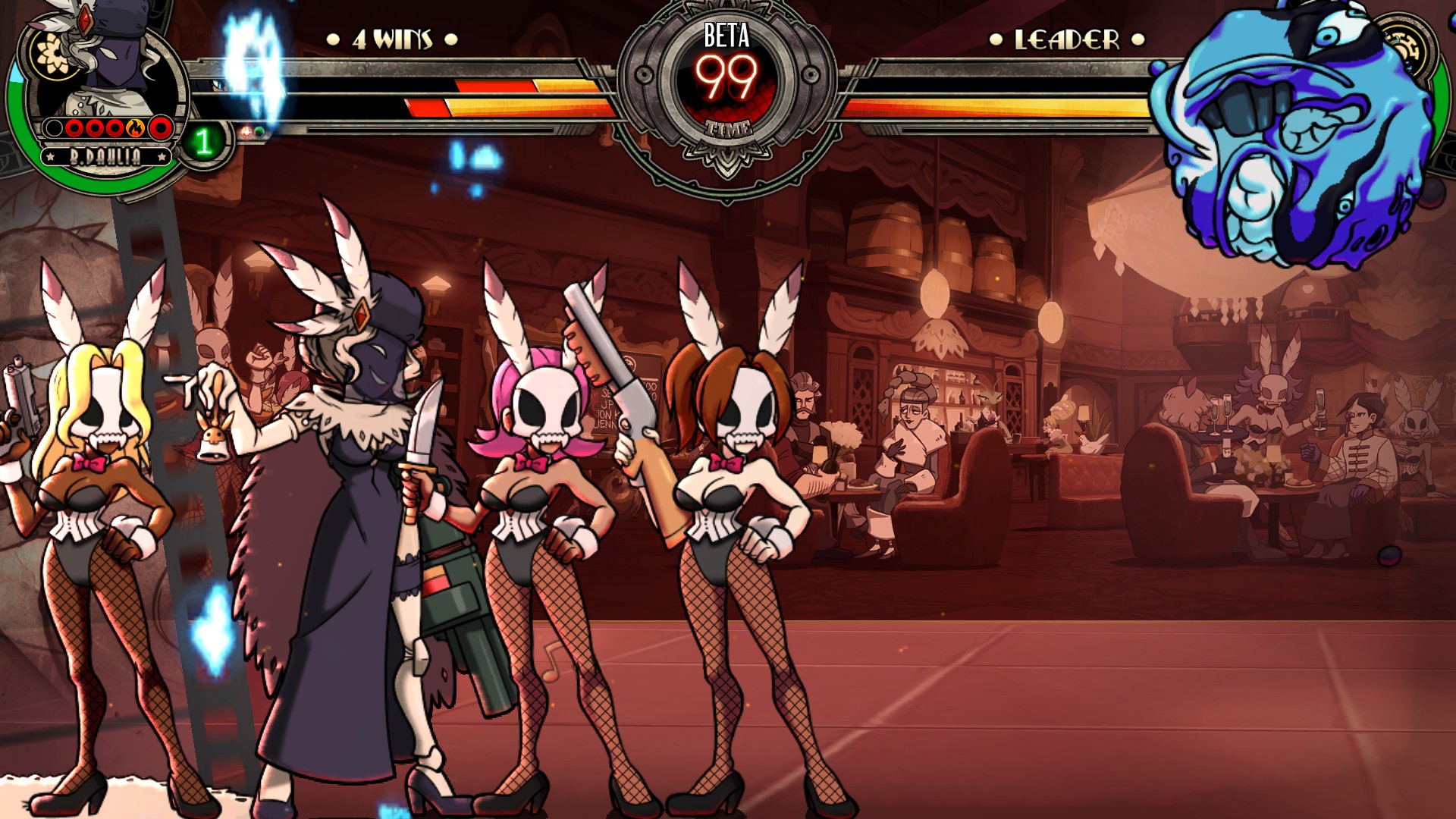The width and height of the screenshot is (1456, 819).
Task: Click the star on the nameplate
Action: 50,156
